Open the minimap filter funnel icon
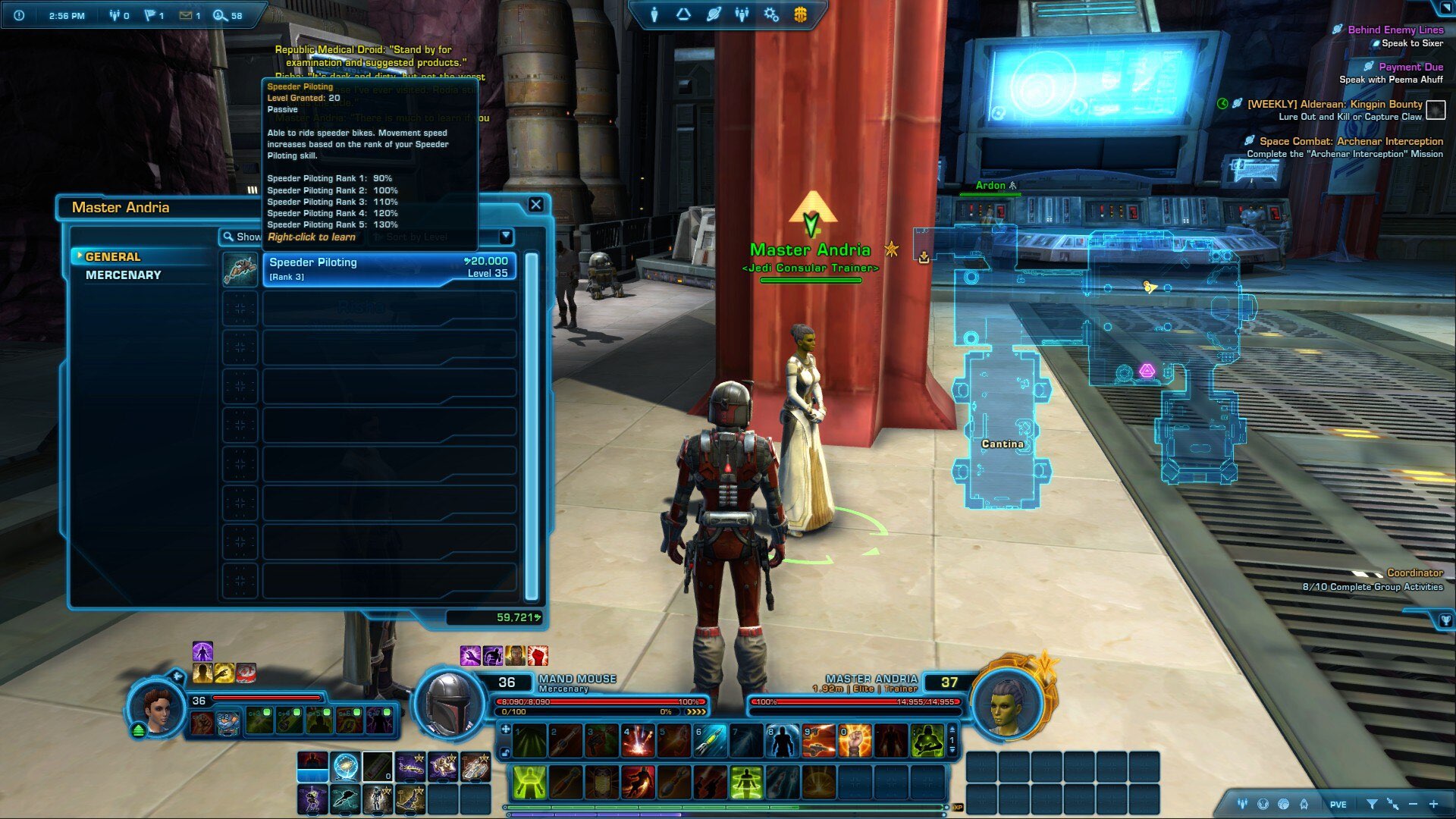This screenshot has height=819, width=1456. [1372, 804]
